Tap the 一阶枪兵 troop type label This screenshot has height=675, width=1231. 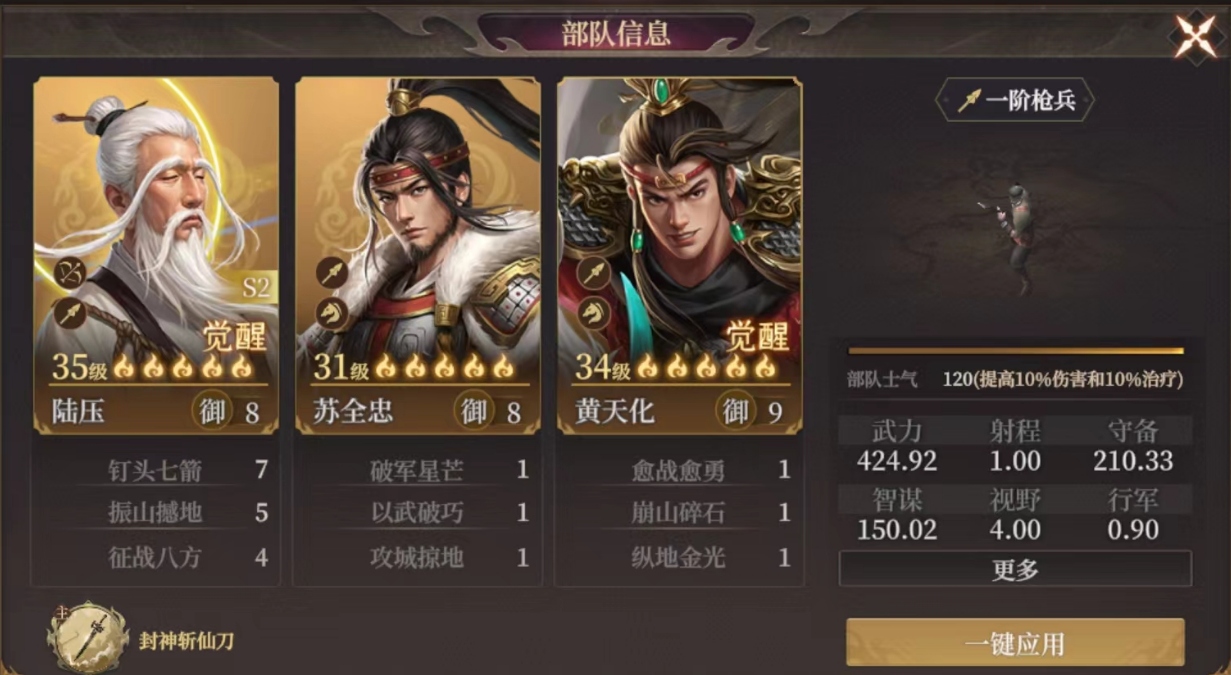click(x=1015, y=101)
